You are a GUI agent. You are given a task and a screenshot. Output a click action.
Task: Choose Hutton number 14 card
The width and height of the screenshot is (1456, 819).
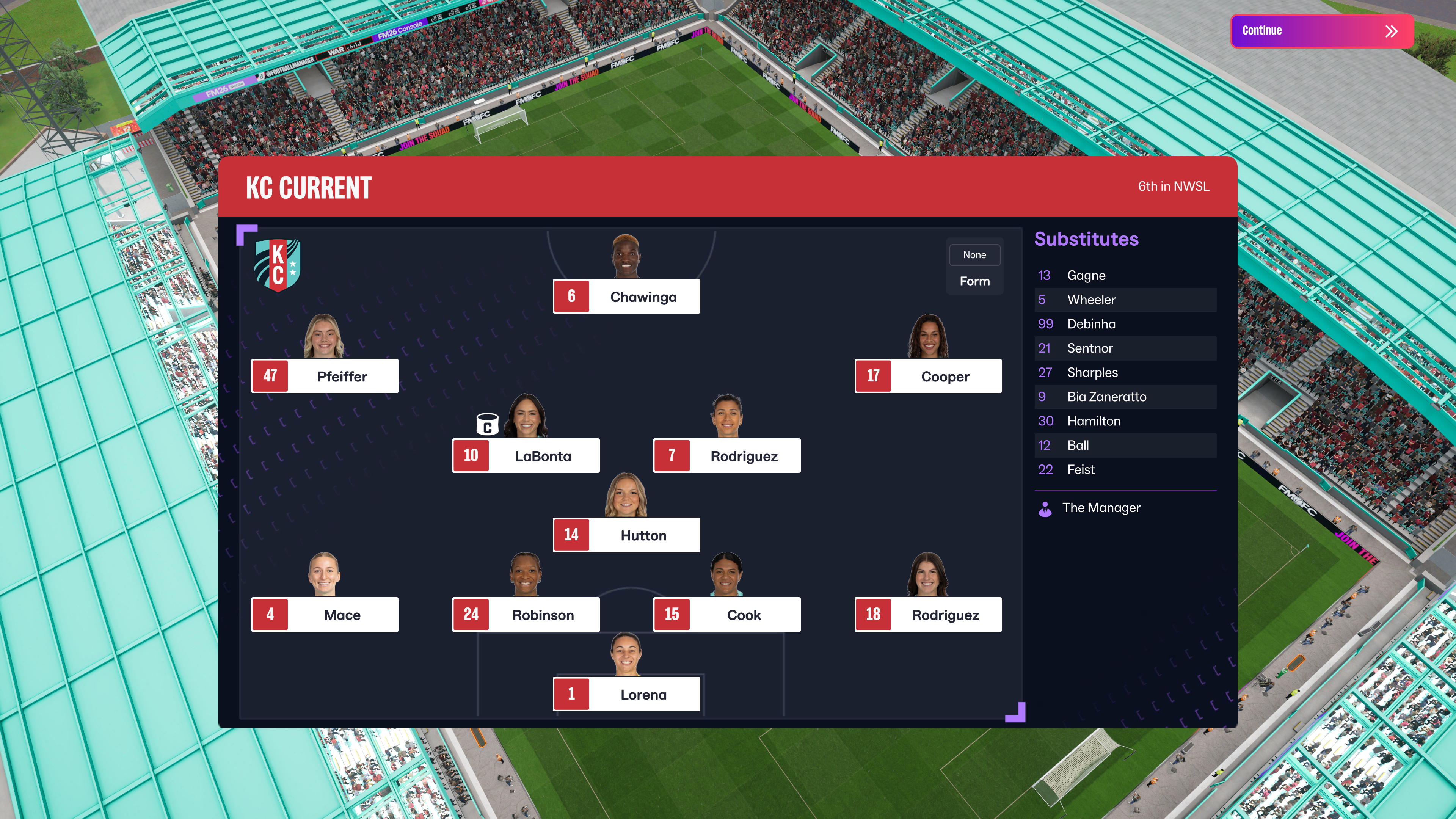(626, 535)
